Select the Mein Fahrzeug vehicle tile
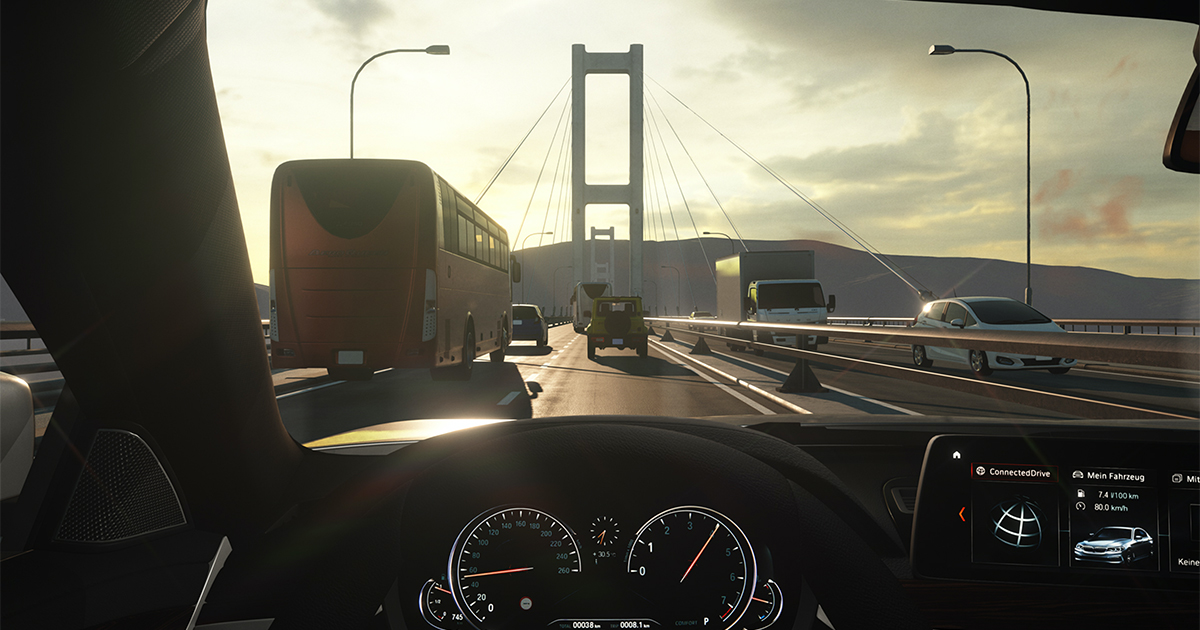 pos(1112,518)
